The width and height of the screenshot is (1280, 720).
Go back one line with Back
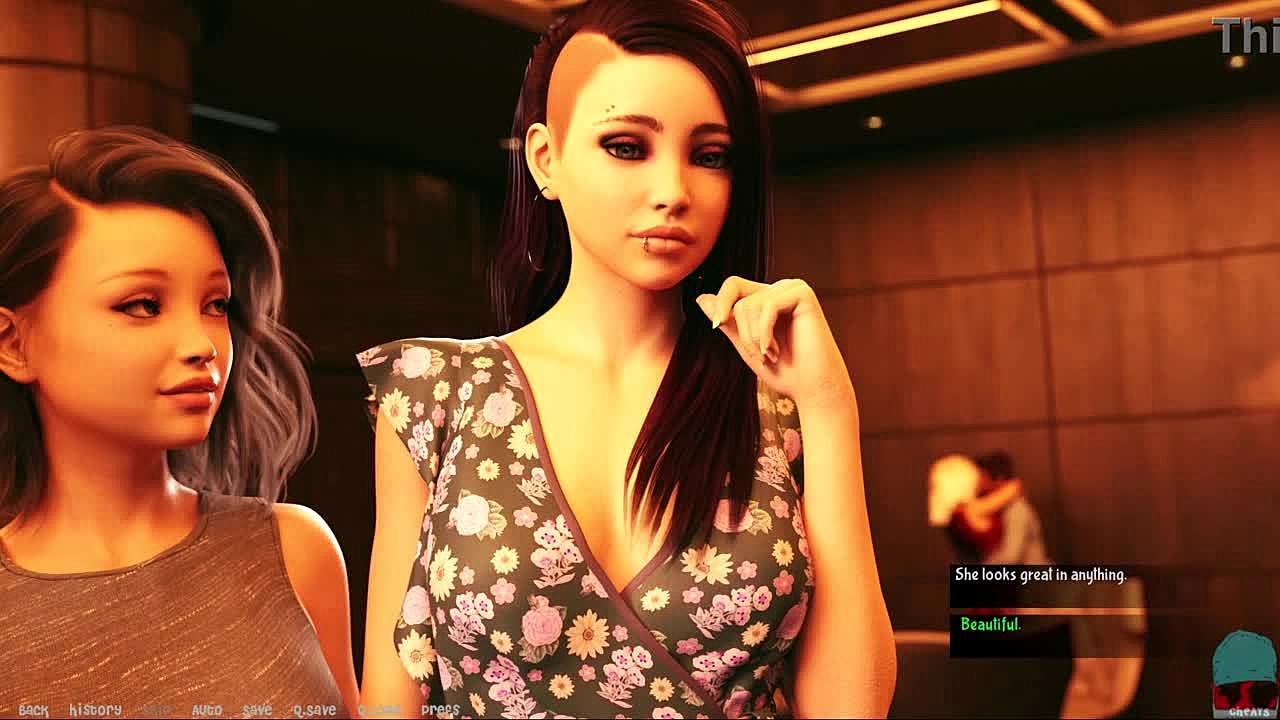pos(33,710)
